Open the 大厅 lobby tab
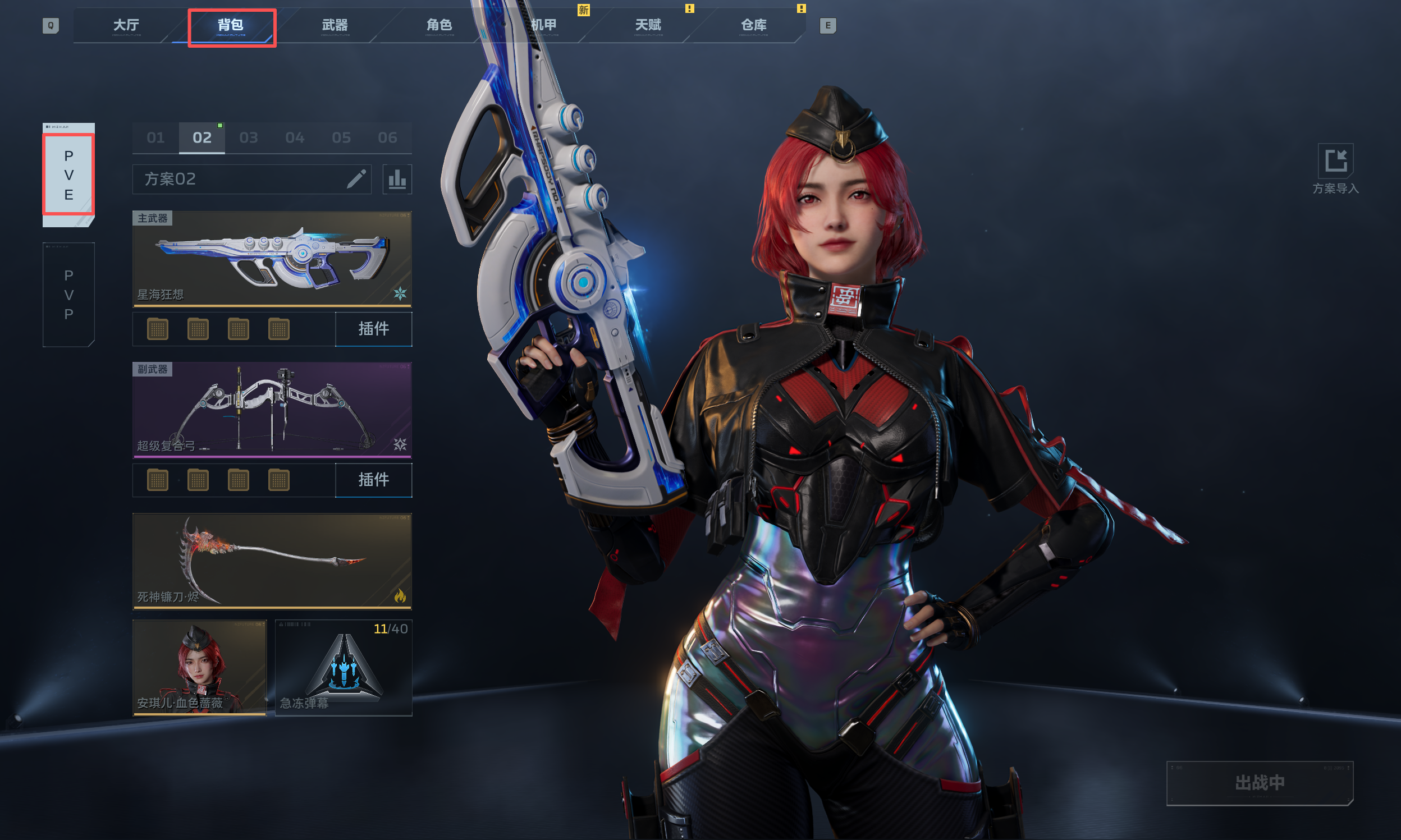The height and width of the screenshot is (840, 1401). coord(126,25)
